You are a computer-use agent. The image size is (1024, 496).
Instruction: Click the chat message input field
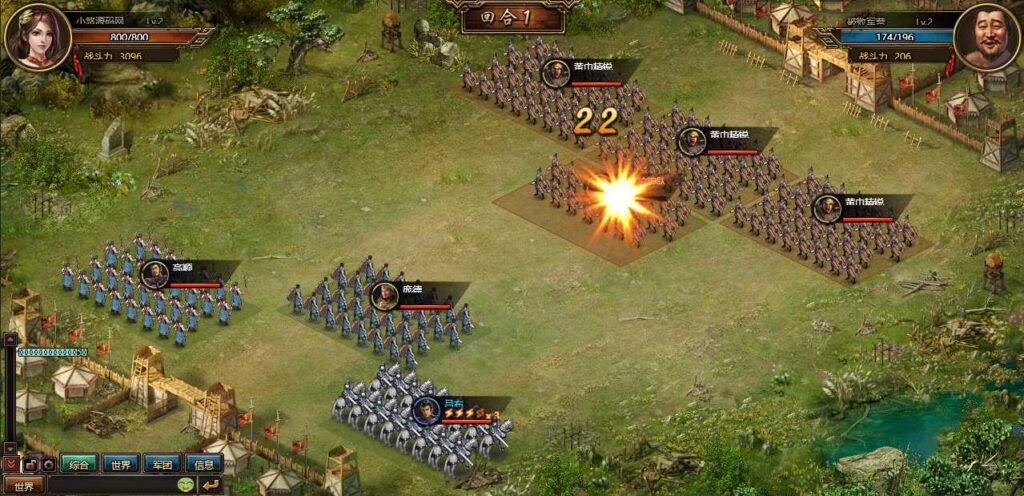(110, 486)
